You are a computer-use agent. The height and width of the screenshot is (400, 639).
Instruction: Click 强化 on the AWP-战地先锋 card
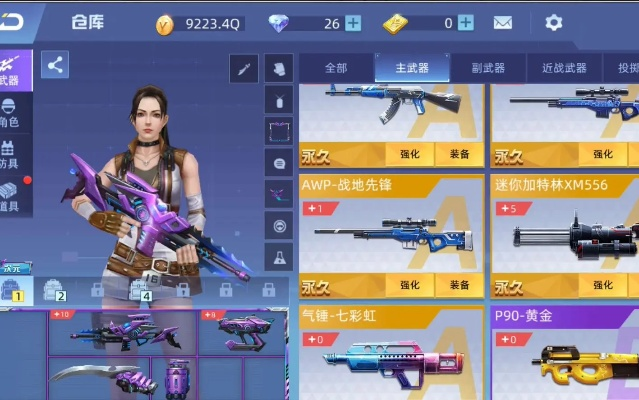(410, 285)
